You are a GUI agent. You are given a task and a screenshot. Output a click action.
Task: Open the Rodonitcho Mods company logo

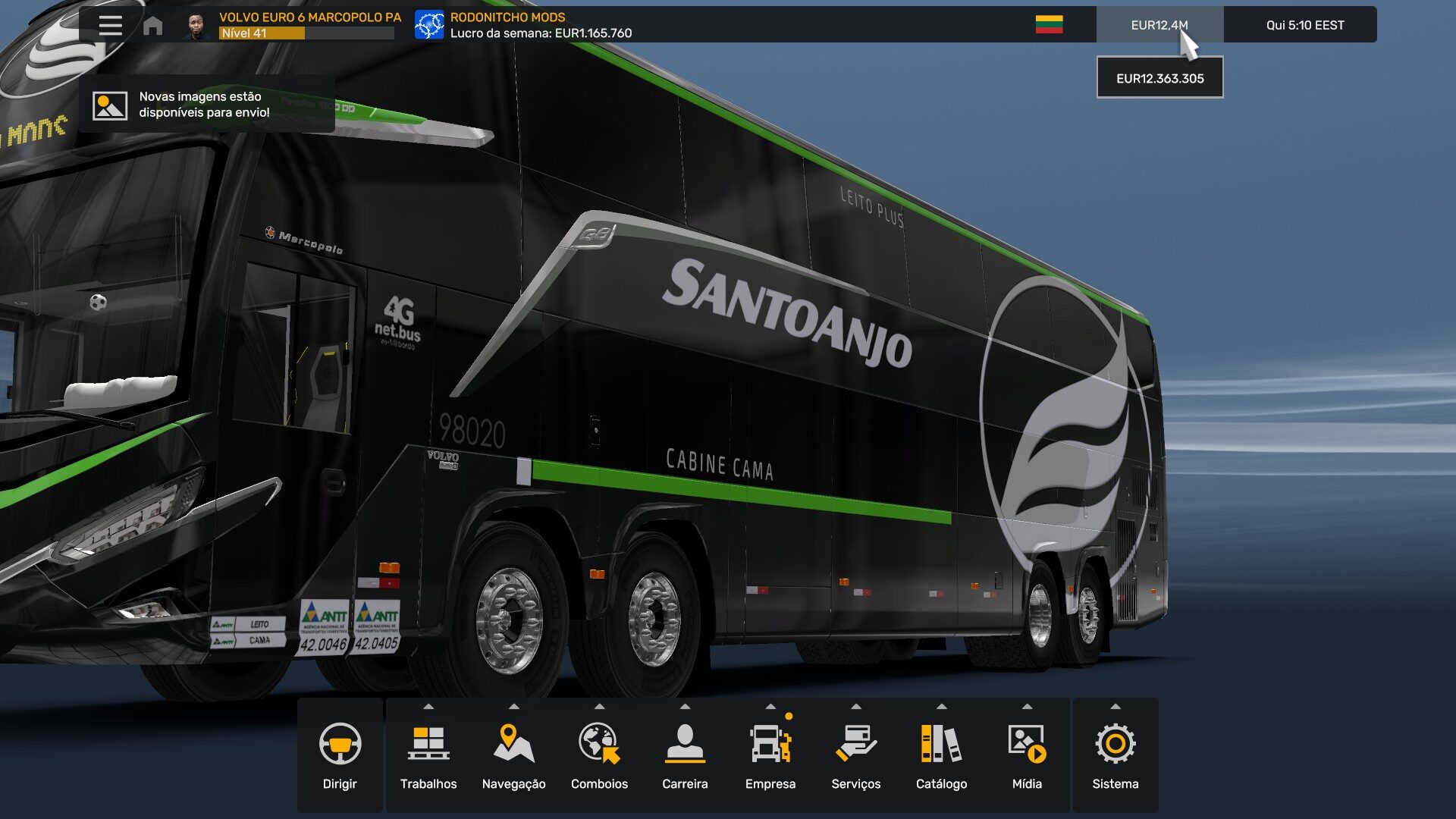[429, 25]
